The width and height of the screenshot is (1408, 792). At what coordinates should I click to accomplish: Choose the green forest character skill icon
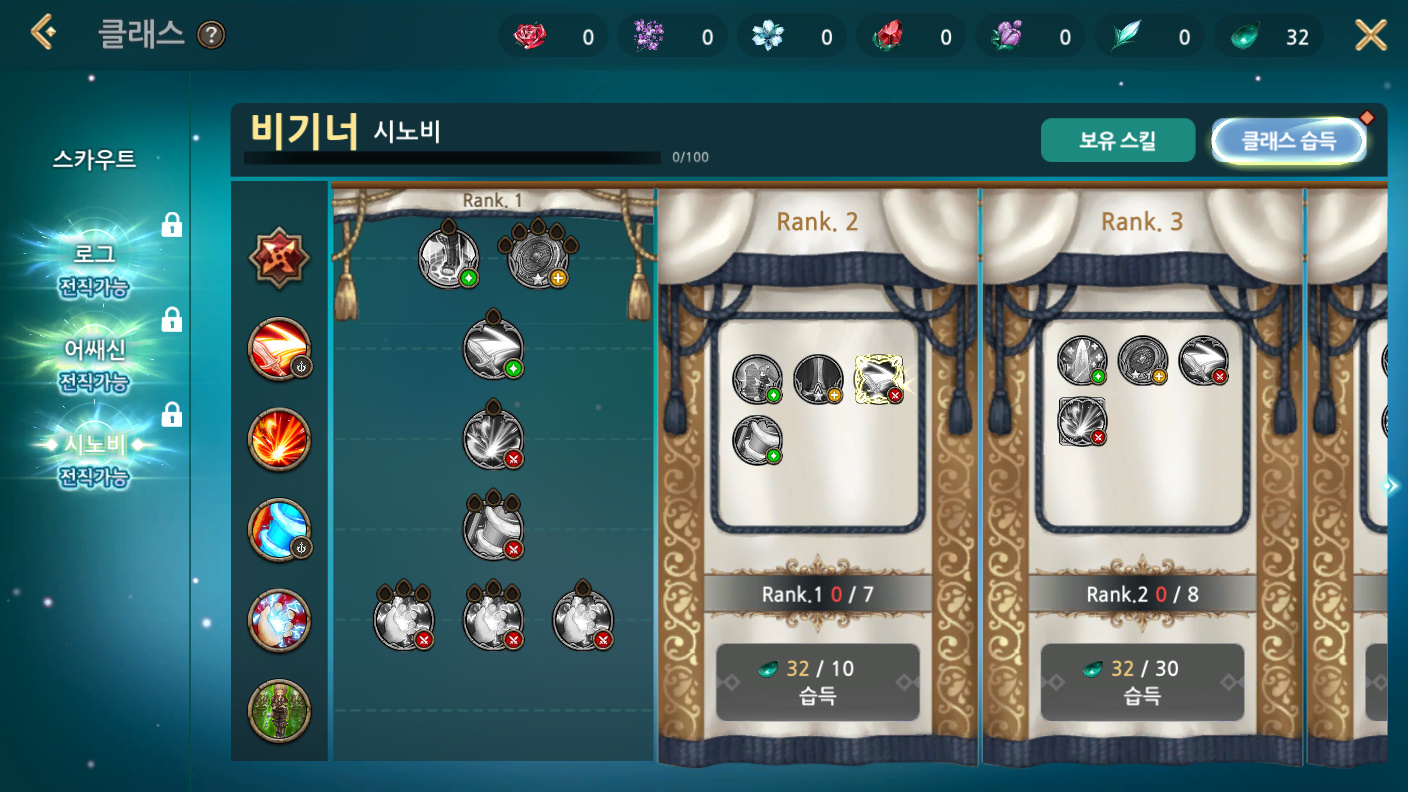pos(279,711)
